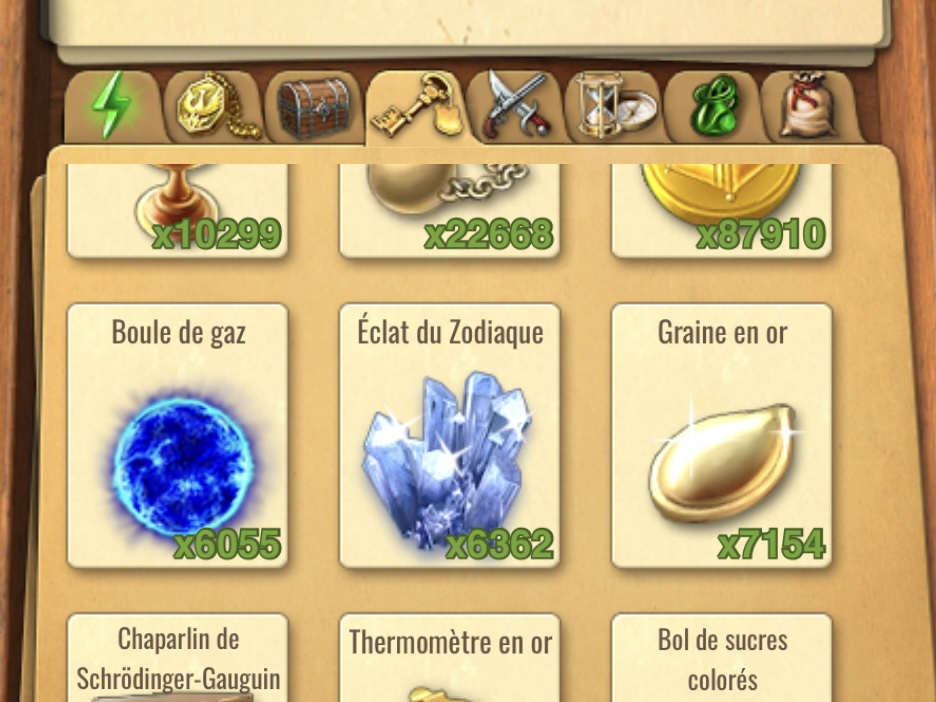This screenshot has width=936, height=702.
Task: Choose the Bol de sucres colorés item
Action: tap(722, 658)
